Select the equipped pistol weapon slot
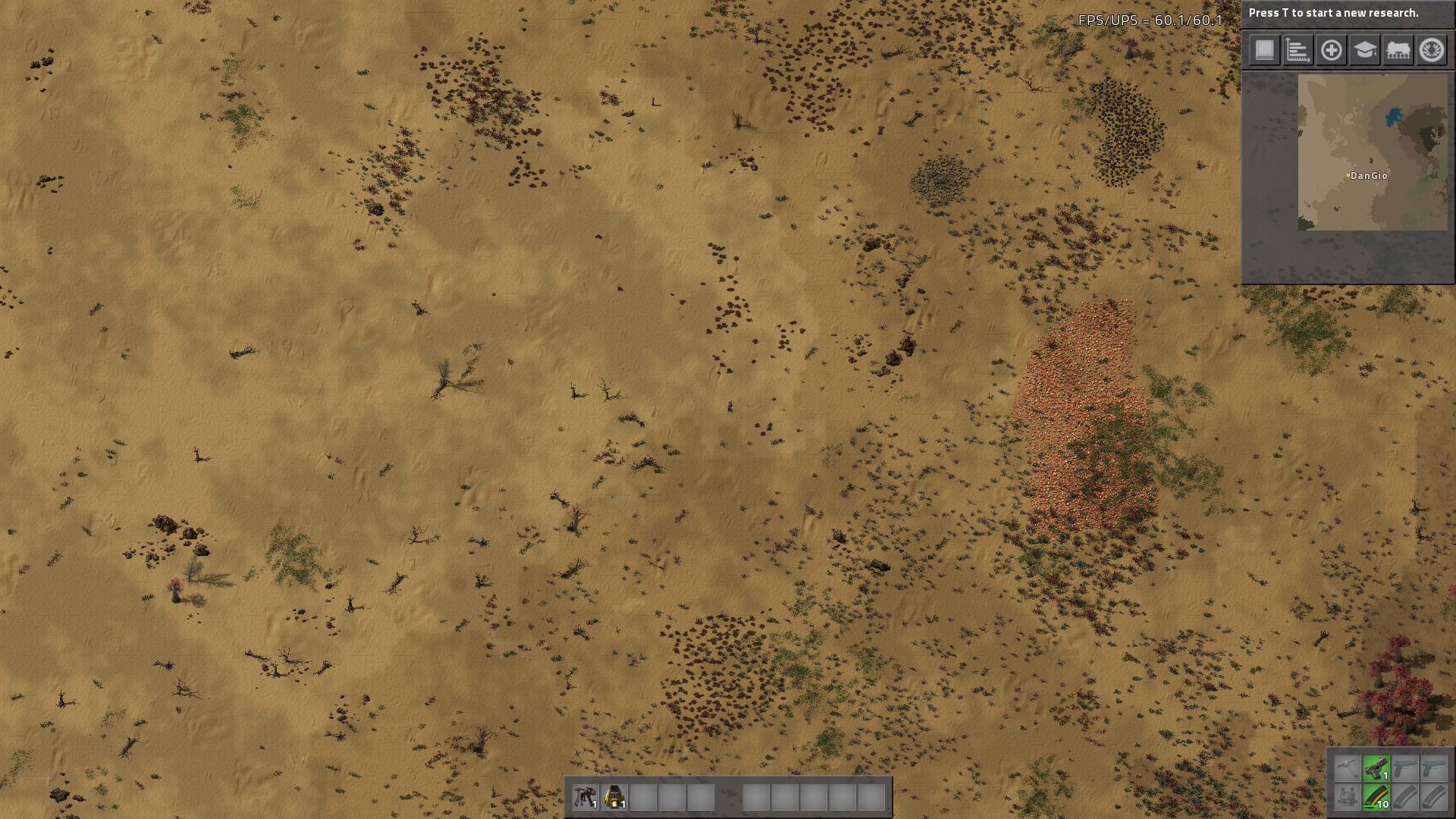This screenshot has width=1456, height=819. [x=1376, y=768]
